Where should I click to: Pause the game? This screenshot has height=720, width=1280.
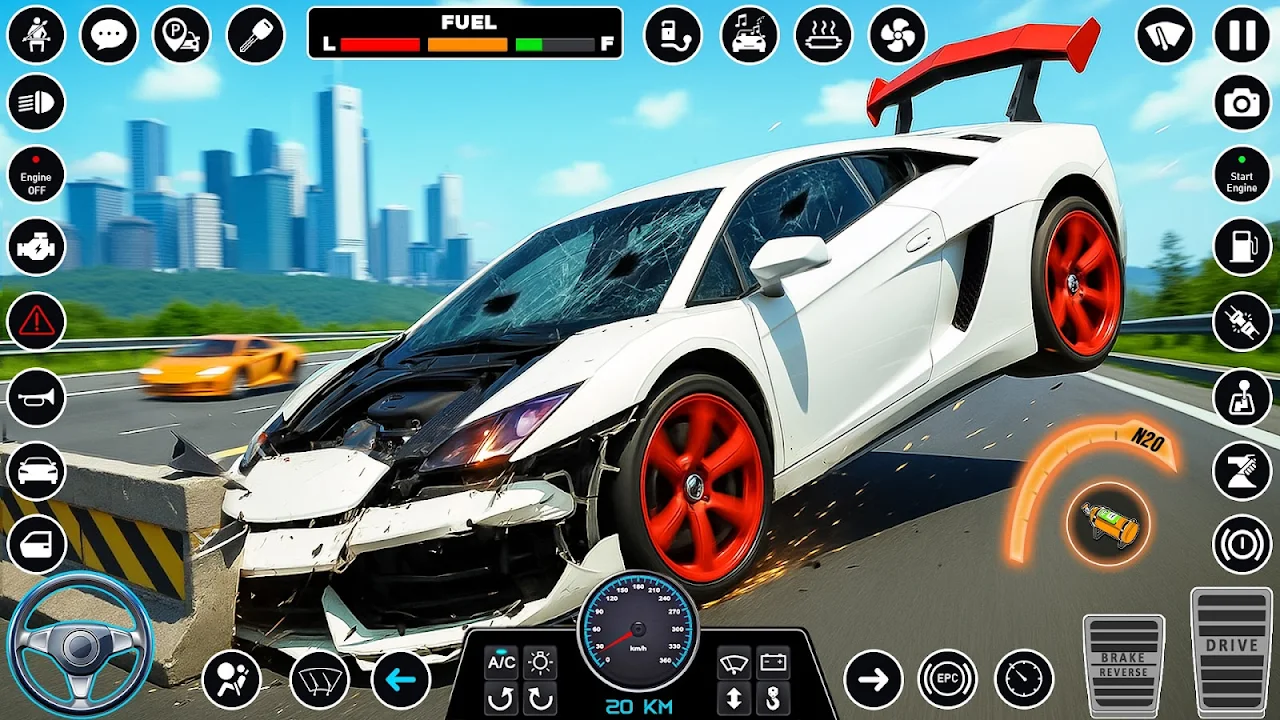[x=1242, y=35]
